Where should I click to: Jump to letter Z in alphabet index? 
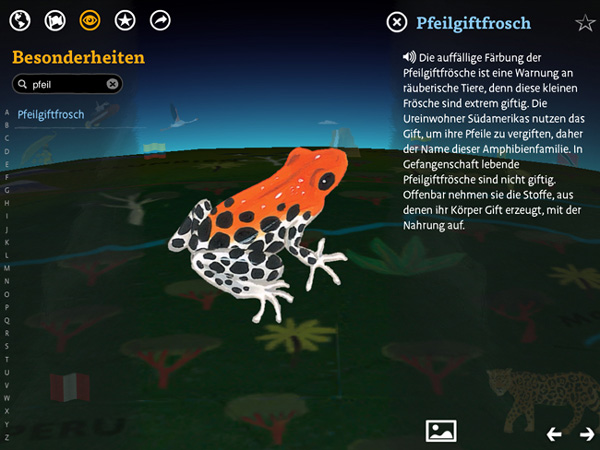[x=7, y=436]
